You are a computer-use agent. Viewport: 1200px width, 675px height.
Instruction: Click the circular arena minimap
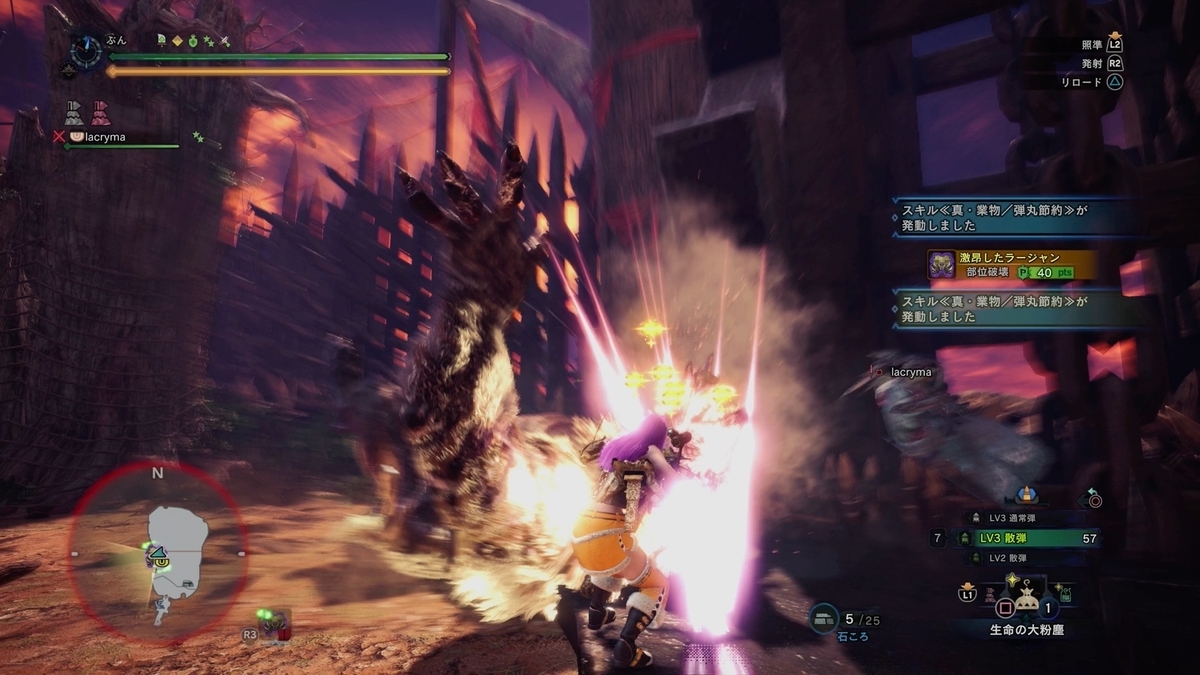pos(157,552)
